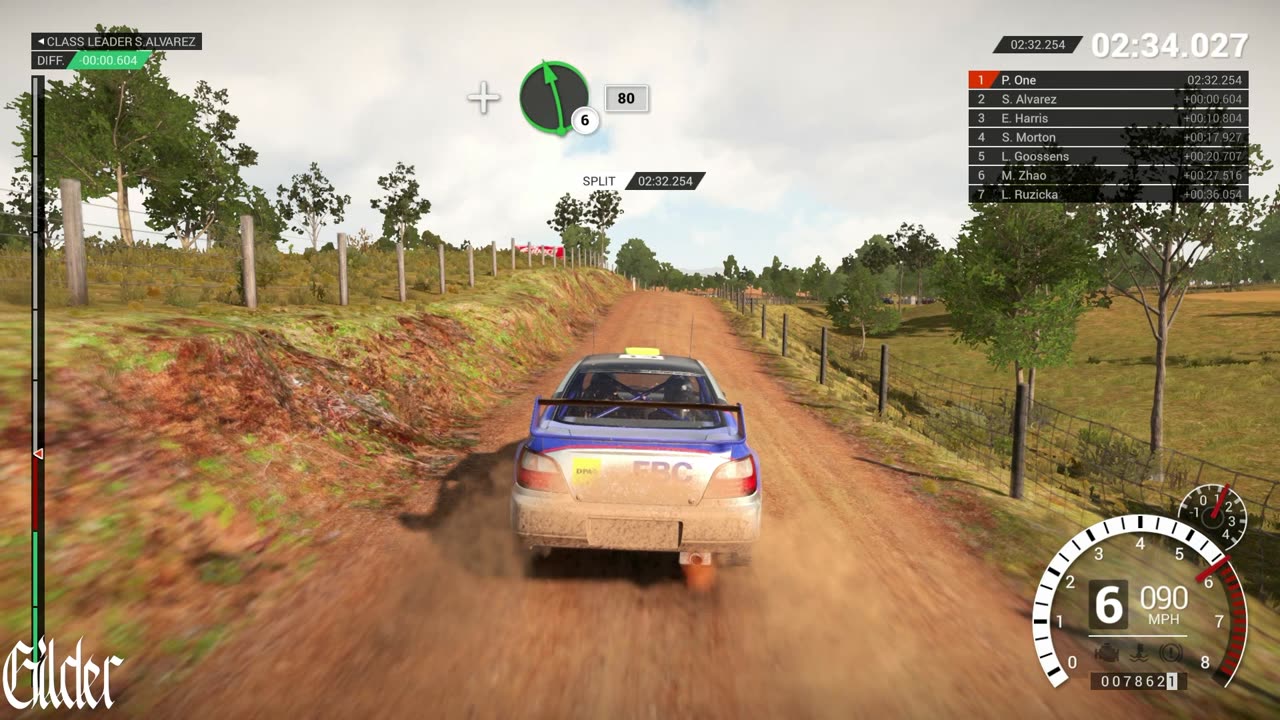The image size is (1280, 720).
Task: Select L. Goossens in the leaderboard
Action: (1108, 156)
